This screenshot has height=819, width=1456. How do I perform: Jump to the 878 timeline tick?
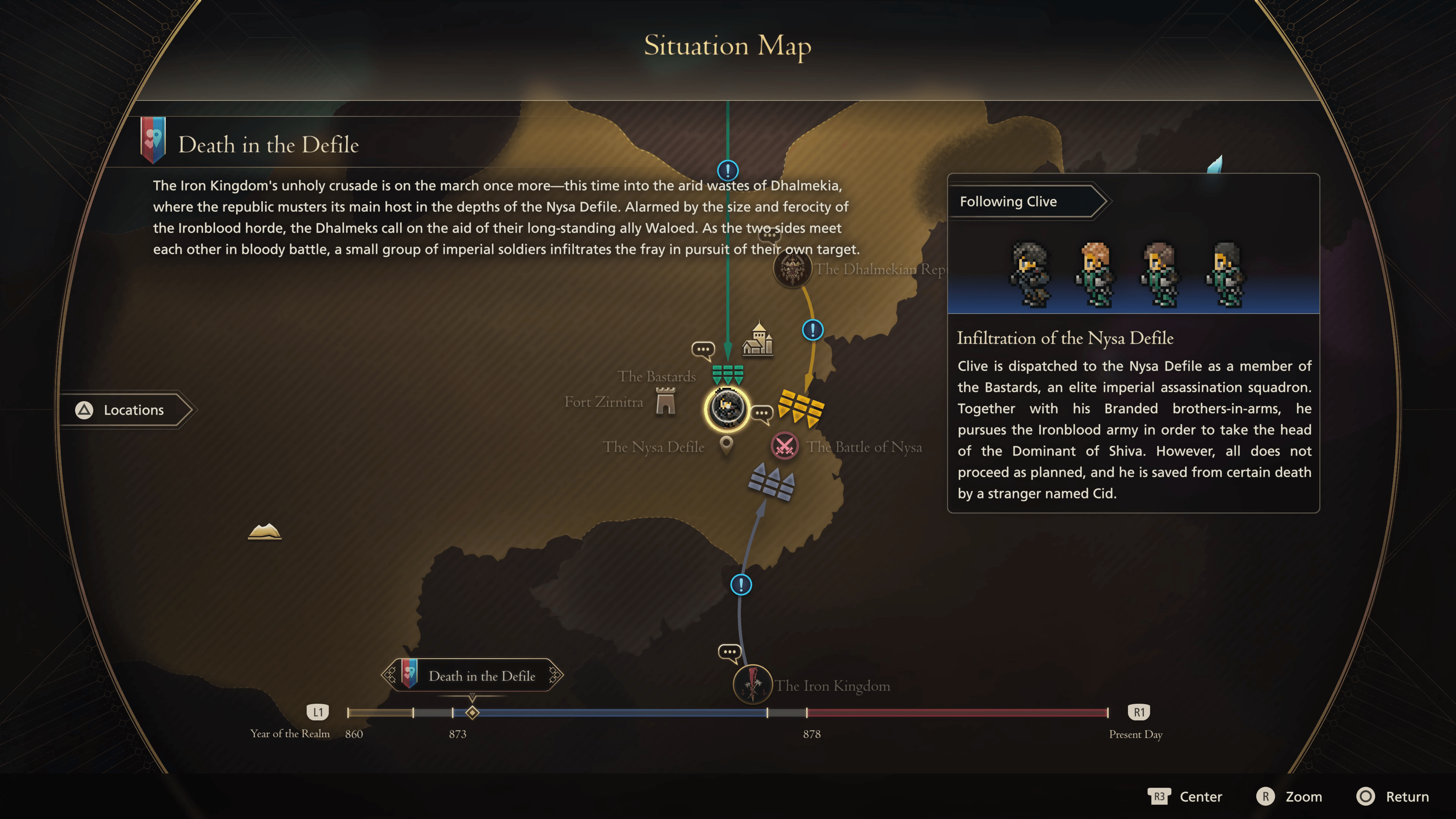pos(806,713)
